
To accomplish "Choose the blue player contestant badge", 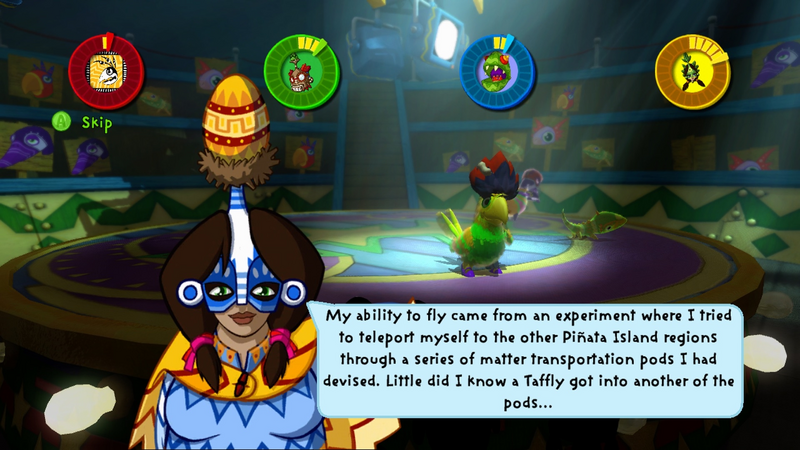I will [x=497, y=71].
